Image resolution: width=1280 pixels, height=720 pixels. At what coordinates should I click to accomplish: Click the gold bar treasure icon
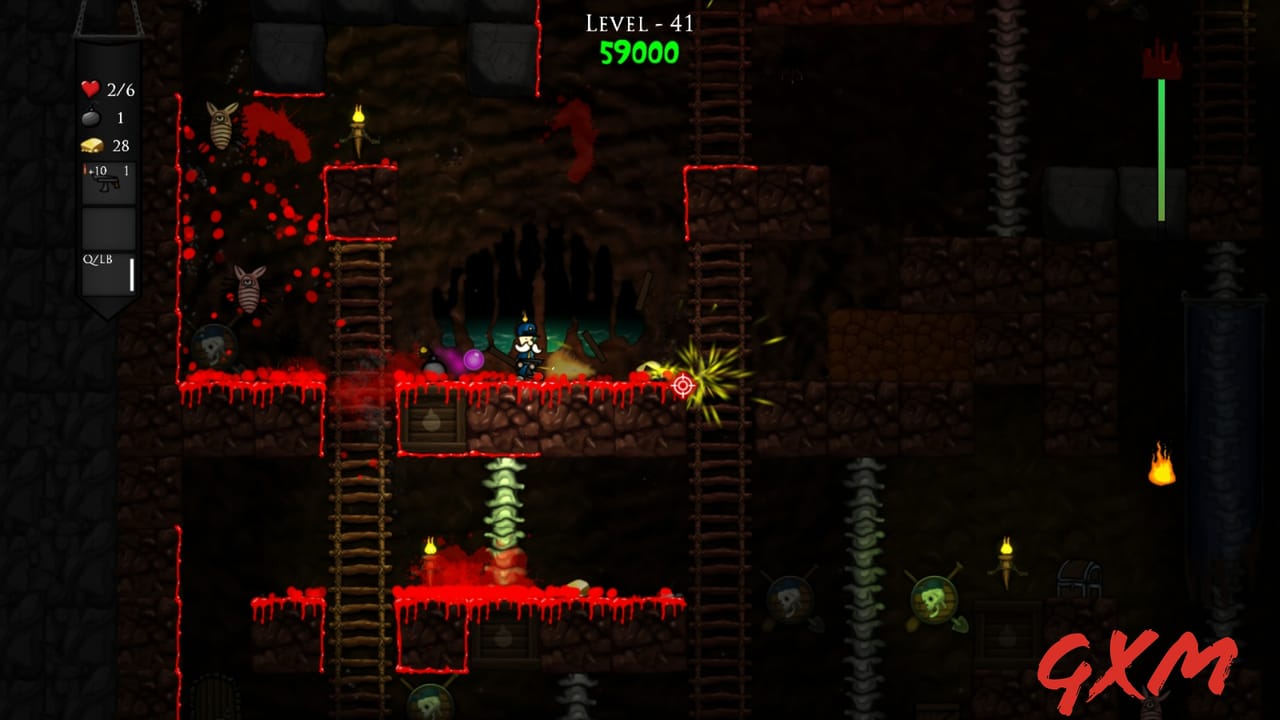click(x=91, y=144)
